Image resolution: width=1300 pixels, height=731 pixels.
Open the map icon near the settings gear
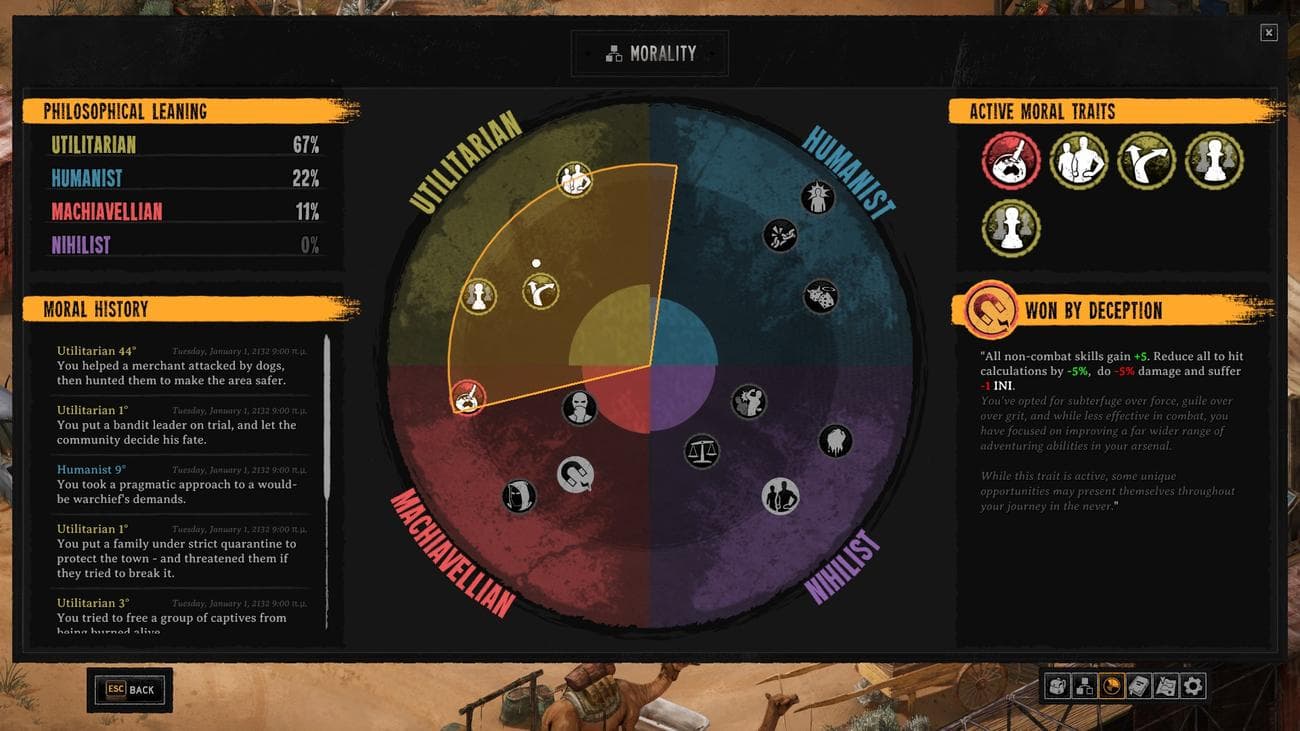point(1166,686)
